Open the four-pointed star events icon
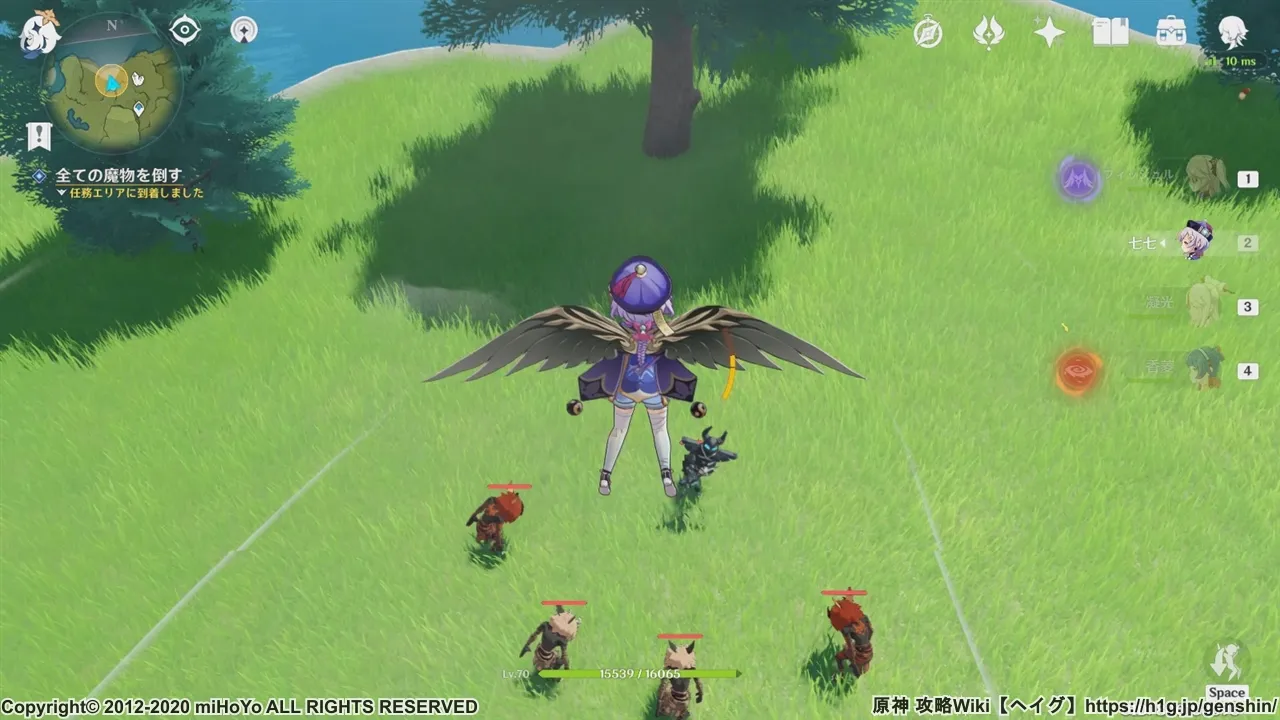 1049,33
